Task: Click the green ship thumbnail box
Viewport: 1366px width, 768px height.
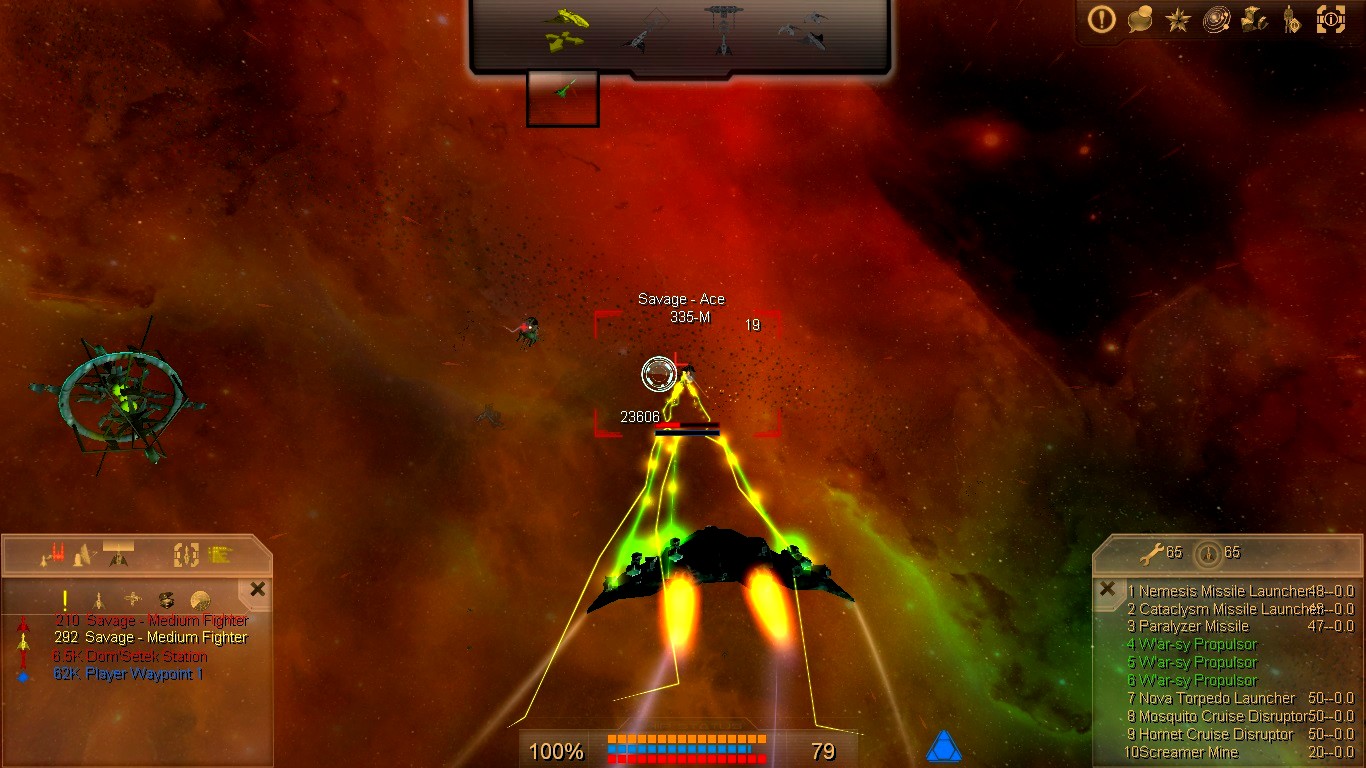Action: [x=563, y=98]
